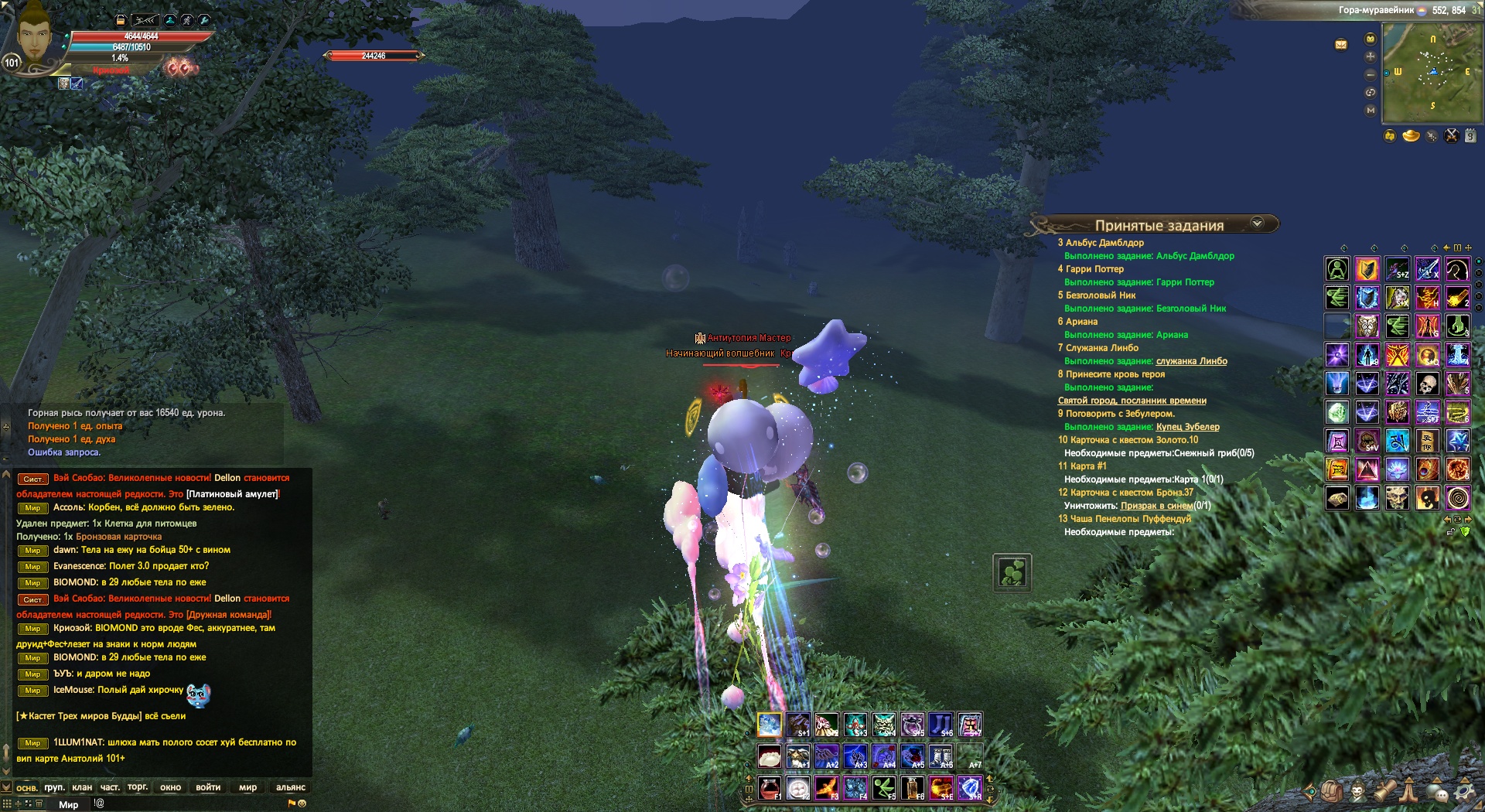Zoom out the minimap with minus button
The height and width of the screenshot is (812, 1485).
click(1371, 75)
